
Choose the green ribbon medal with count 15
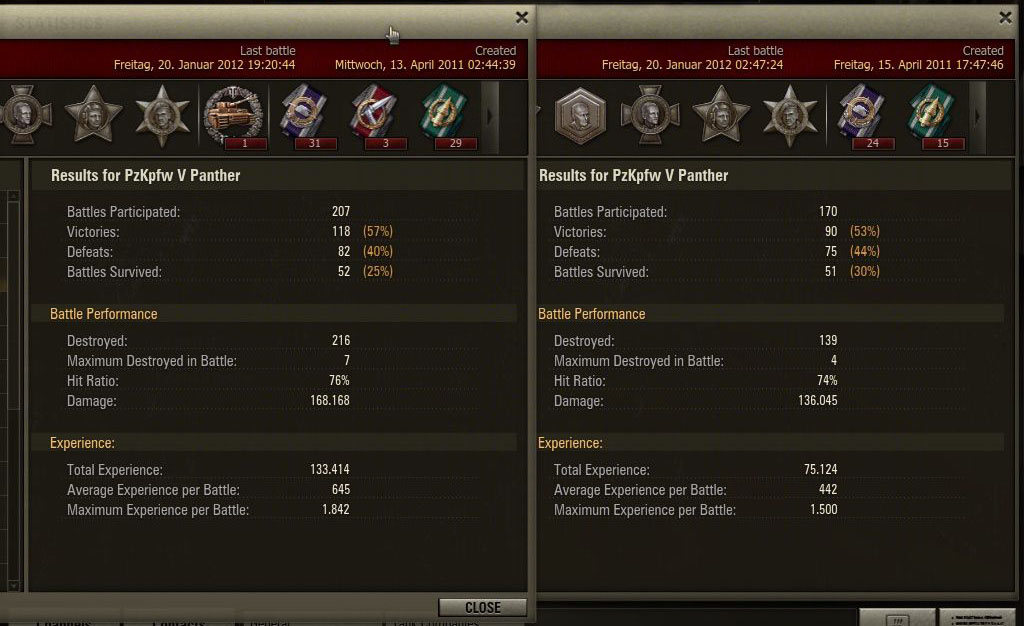(x=932, y=114)
